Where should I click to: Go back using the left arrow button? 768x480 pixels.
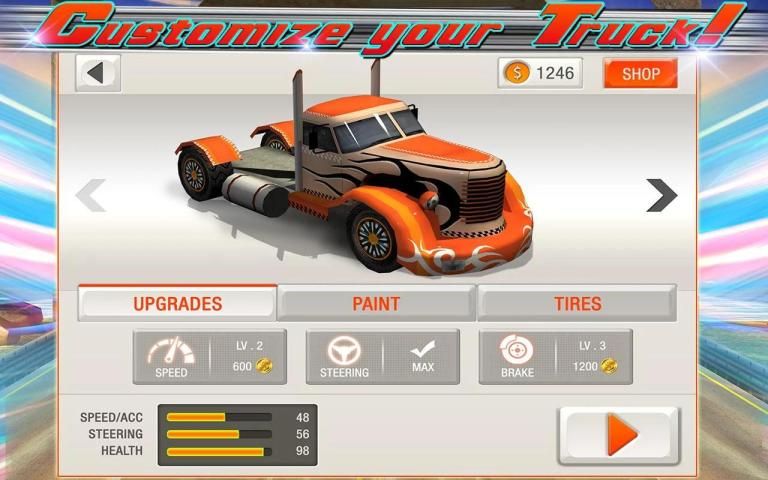click(97, 73)
